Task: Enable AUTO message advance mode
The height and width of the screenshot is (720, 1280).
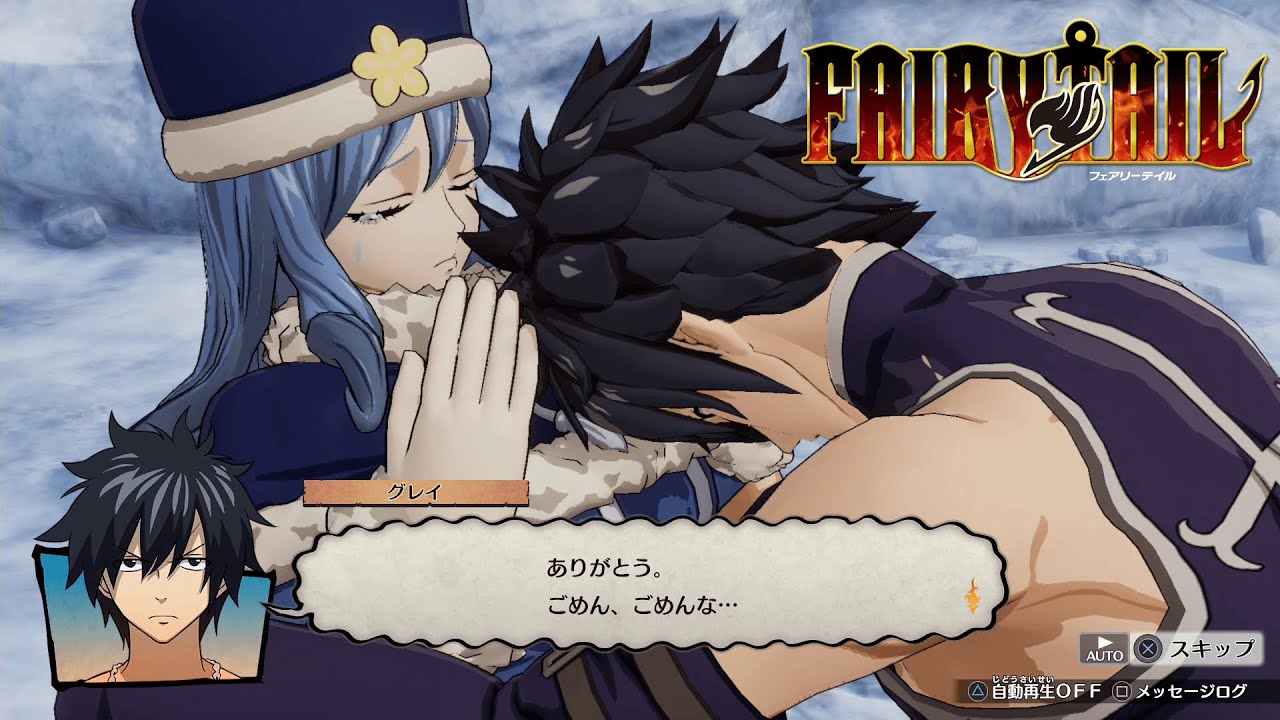Action: click(1105, 648)
